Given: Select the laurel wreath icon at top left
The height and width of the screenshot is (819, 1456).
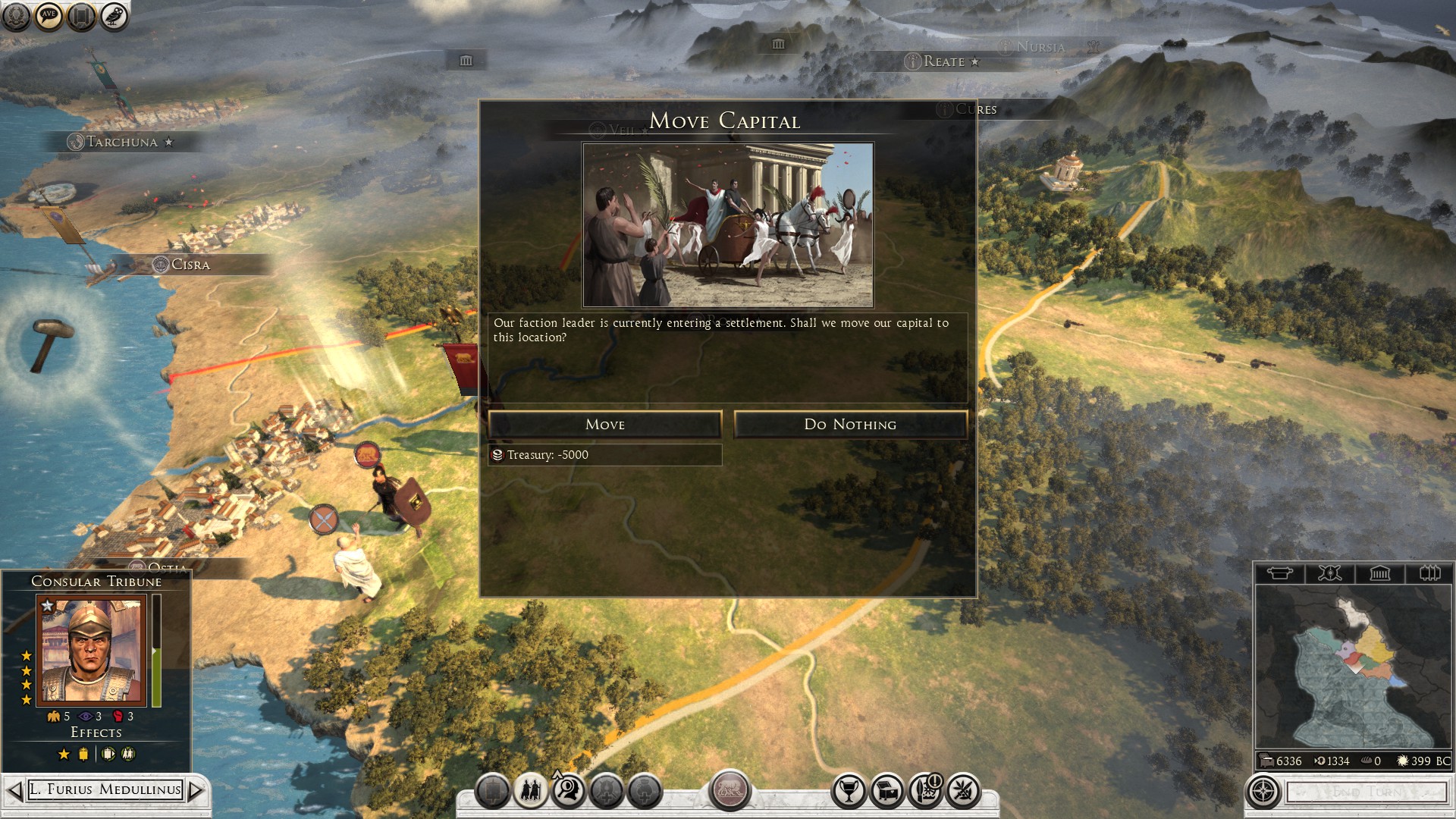Looking at the screenshot, I should click(x=16, y=16).
